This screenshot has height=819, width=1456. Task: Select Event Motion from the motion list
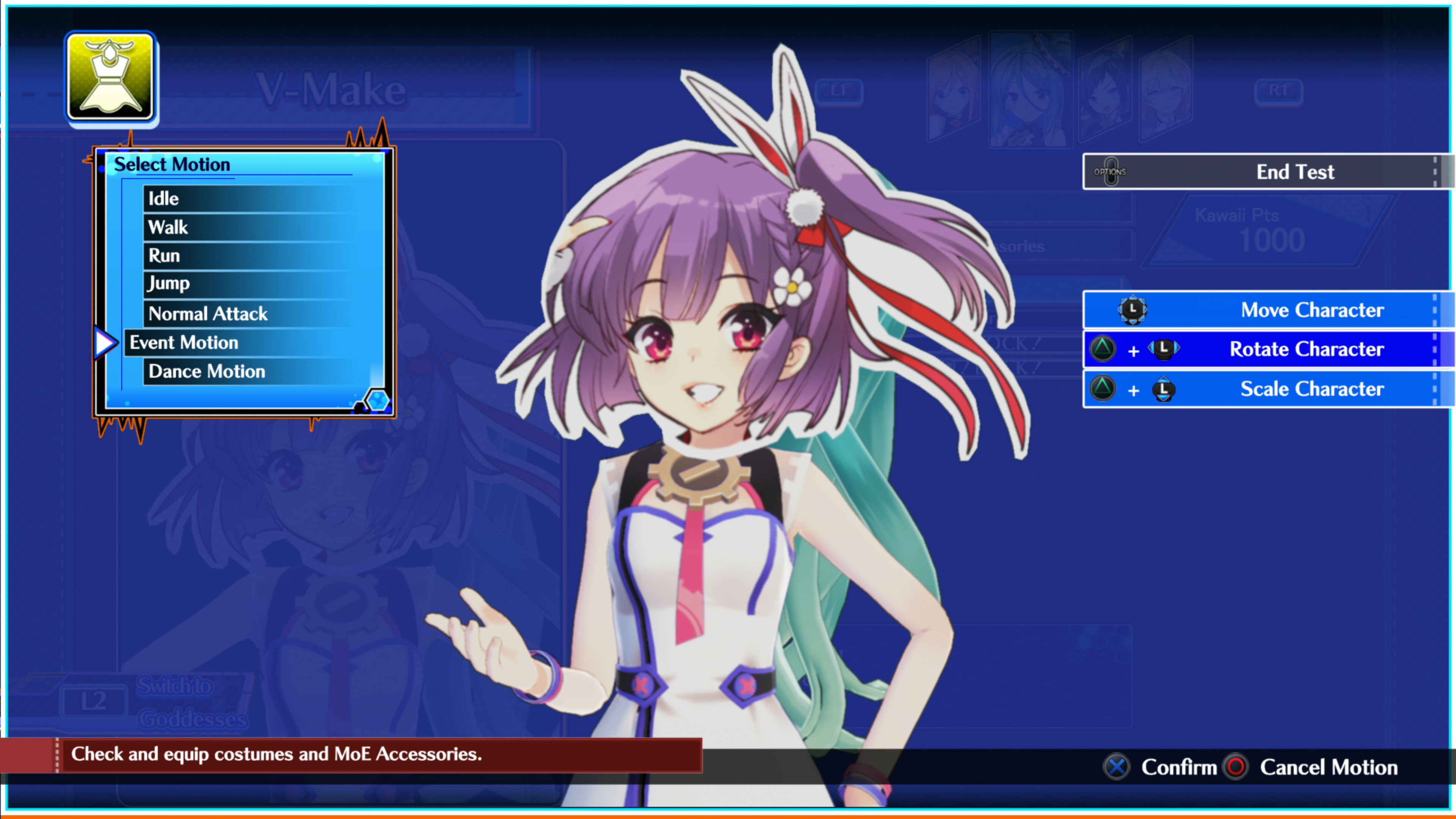click(x=183, y=342)
